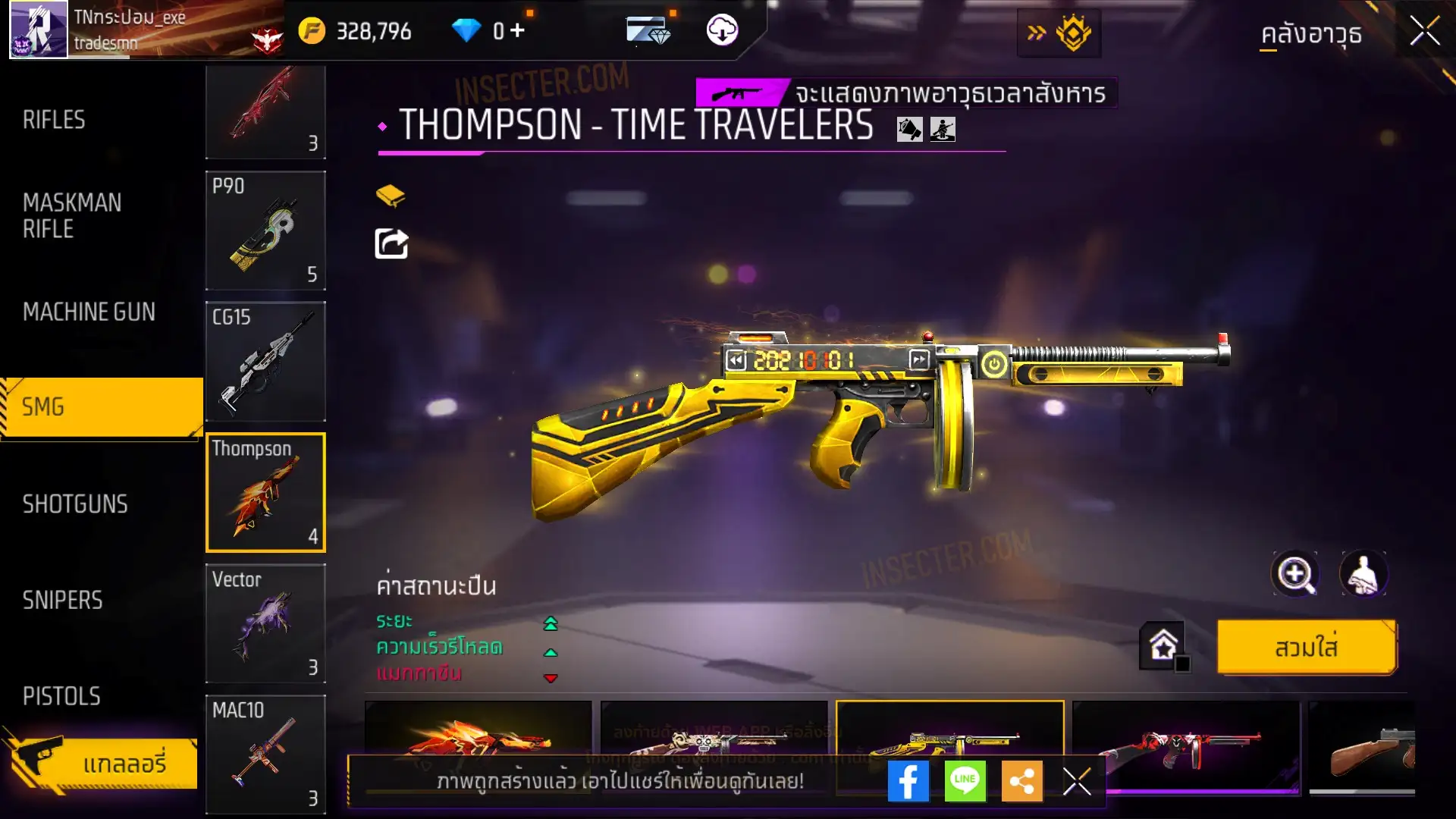Dismiss the share banner with X
The height and width of the screenshot is (819, 1456).
[x=1077, y=781]
